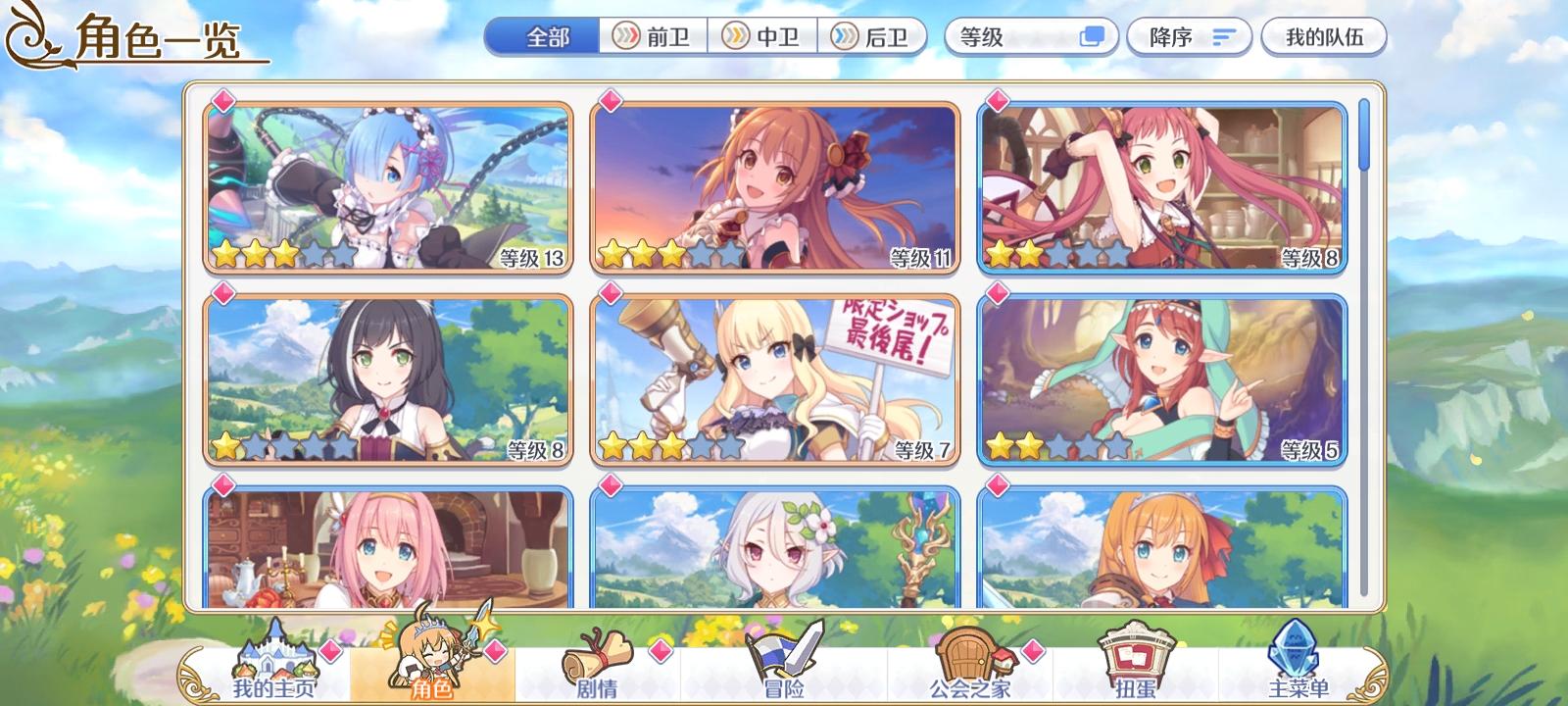Select the level 13 Rem character card
The height and width of the screenshot is (706, 1568).
[x=387, y=186]
